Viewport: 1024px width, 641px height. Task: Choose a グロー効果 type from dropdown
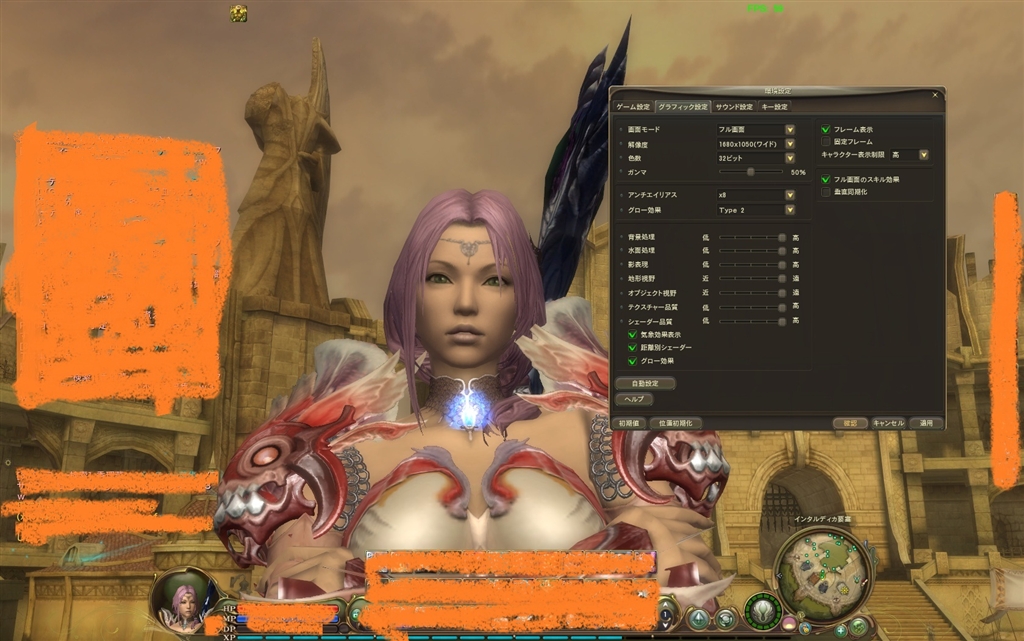tap(790, 210)
